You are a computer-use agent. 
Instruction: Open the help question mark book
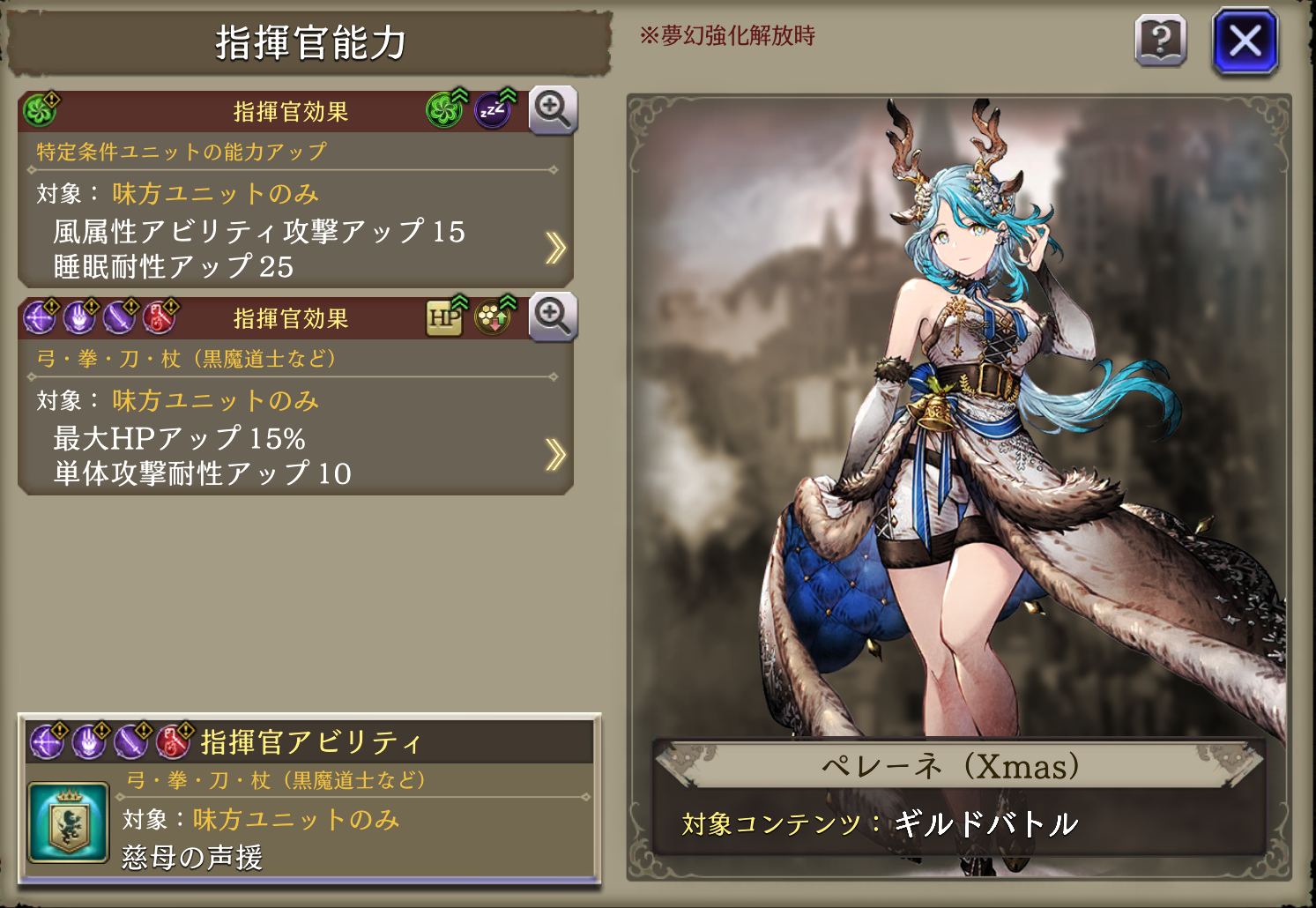click(1160, 41)
